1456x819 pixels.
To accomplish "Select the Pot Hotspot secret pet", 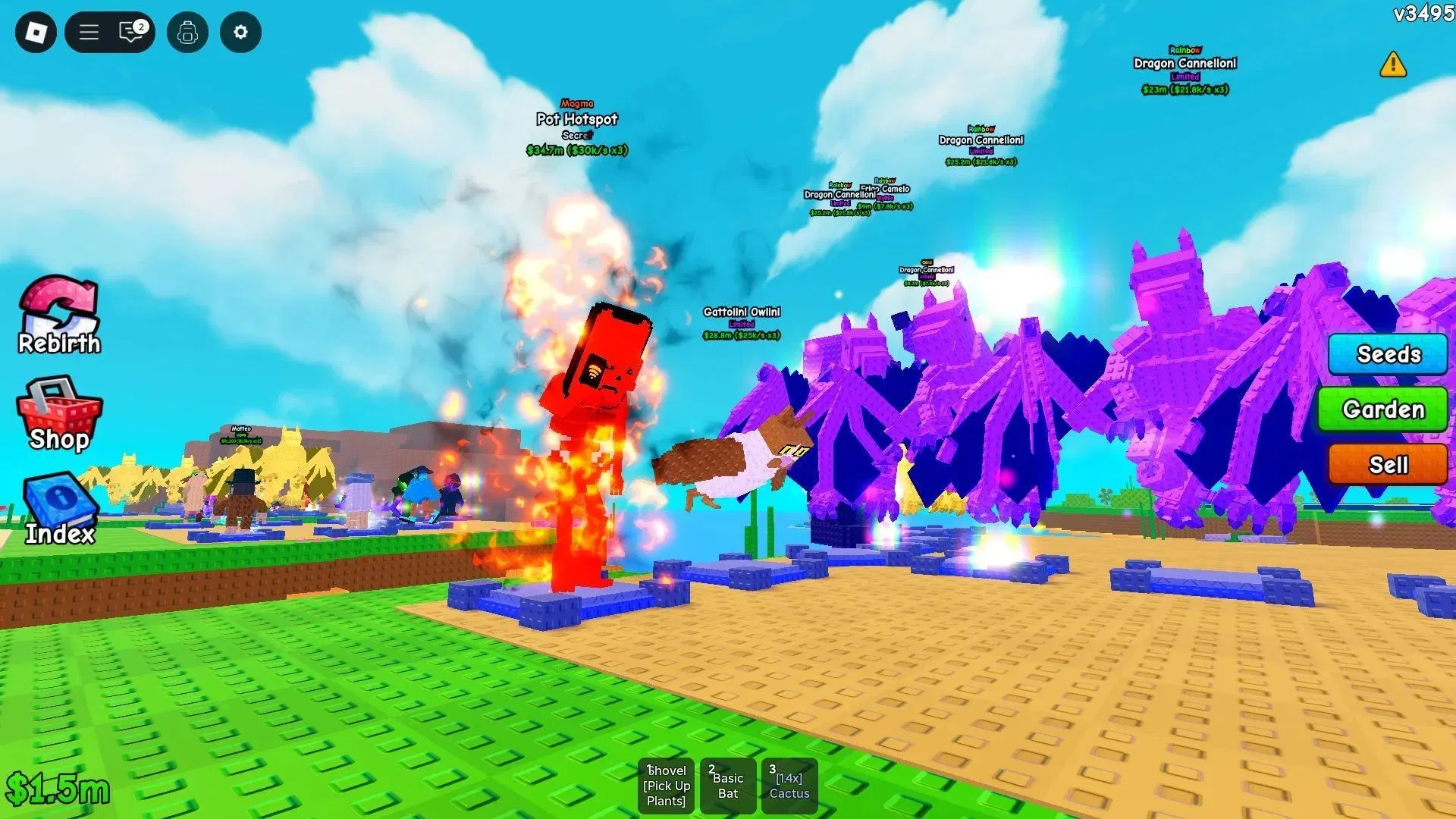I will [576, 119].
